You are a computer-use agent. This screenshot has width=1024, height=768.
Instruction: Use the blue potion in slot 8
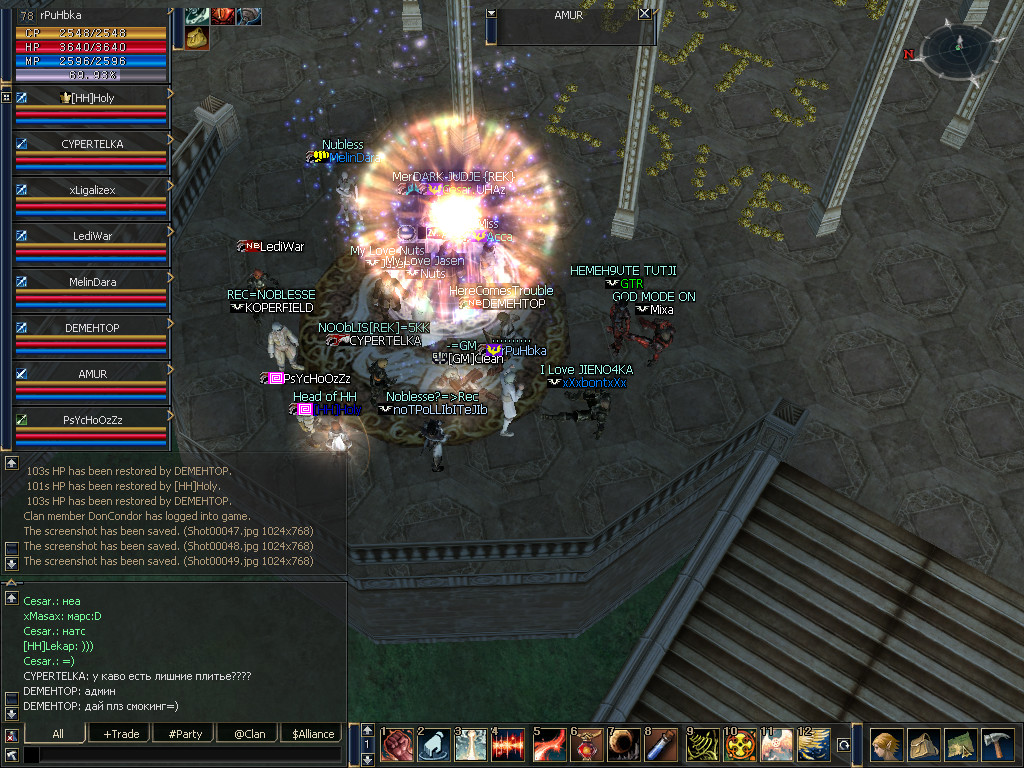(x=664, y=745)
